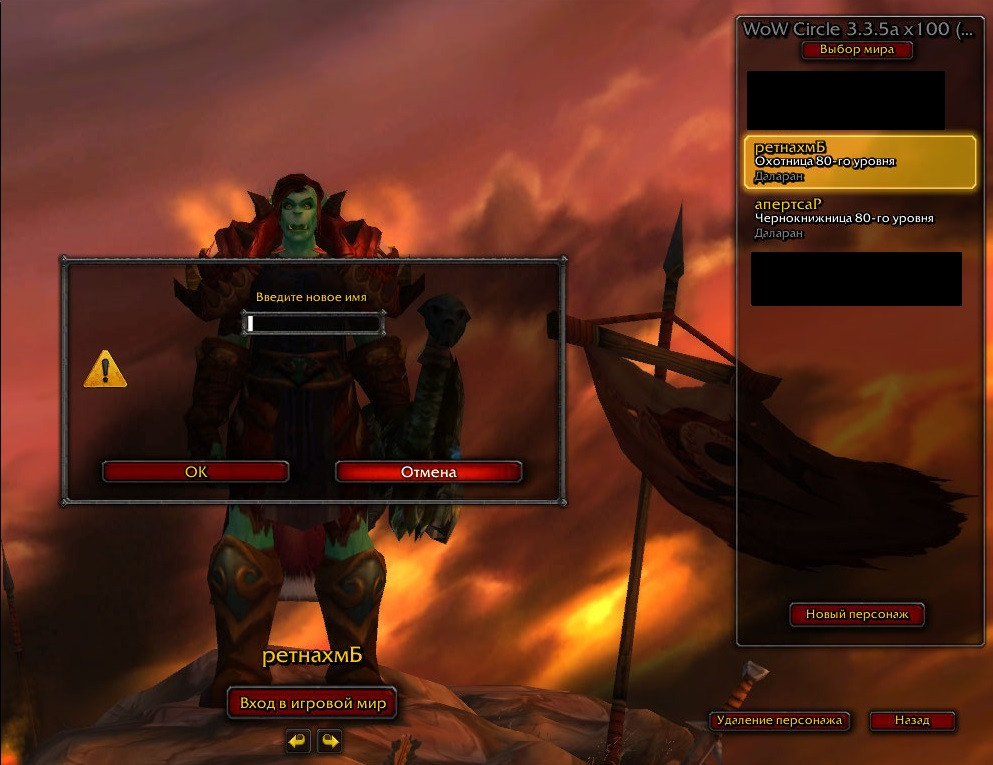Rotate character with the right arrow button
The height and width of the screenshot is (765, 993).
click(x=330, y=741)
